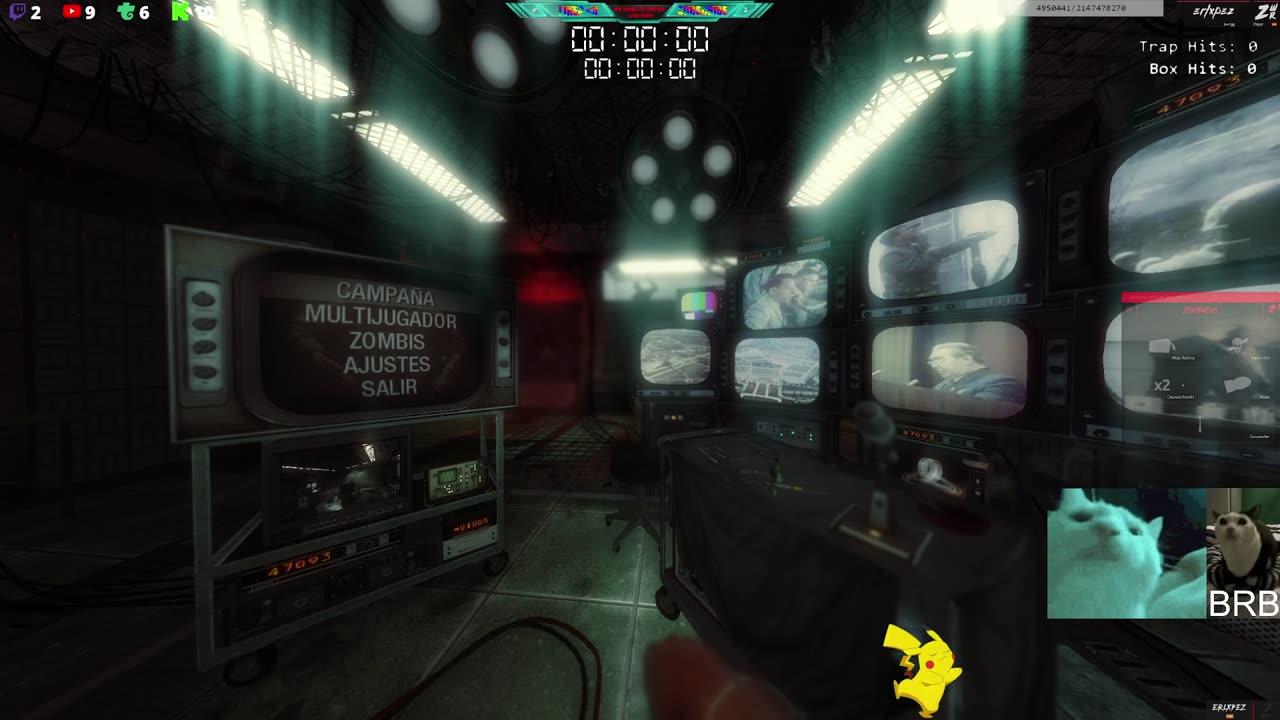Image resolution: width=1280 pixels, height=720 pixels.
Task: Click the Trap Hits: 0 counter
Action: tap(1196, 47)
